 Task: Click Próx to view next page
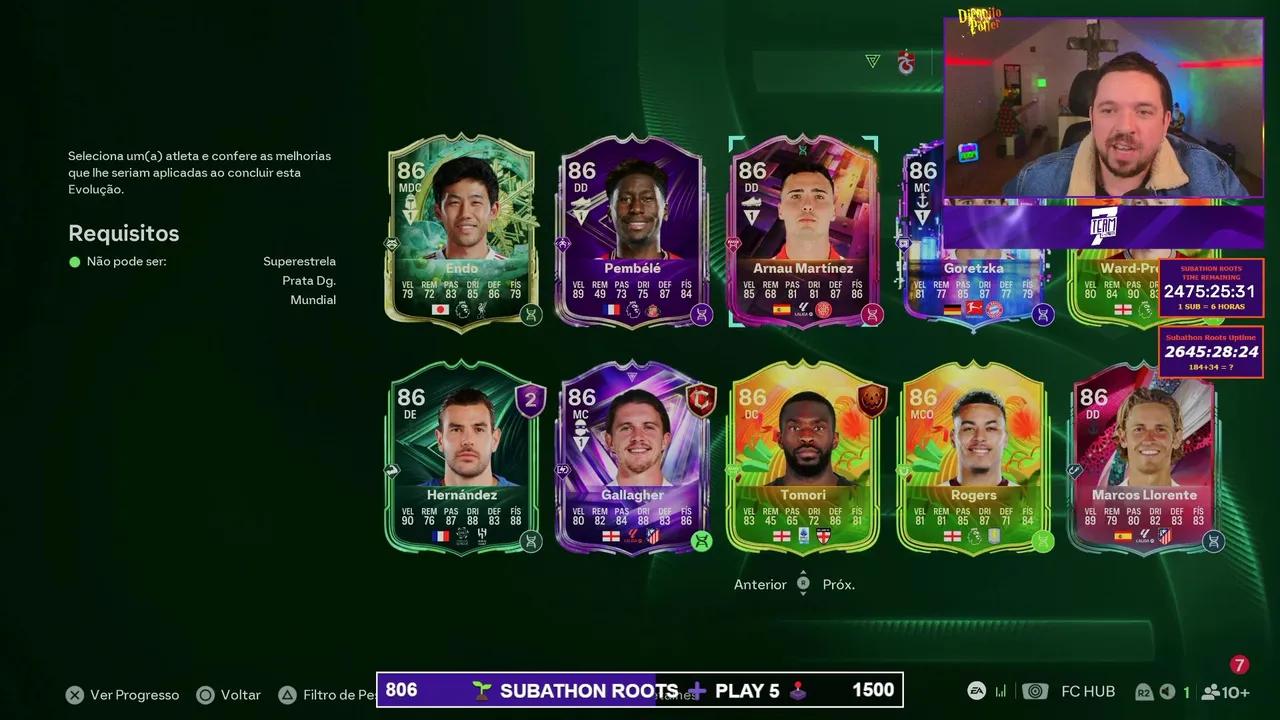point(838,584)
